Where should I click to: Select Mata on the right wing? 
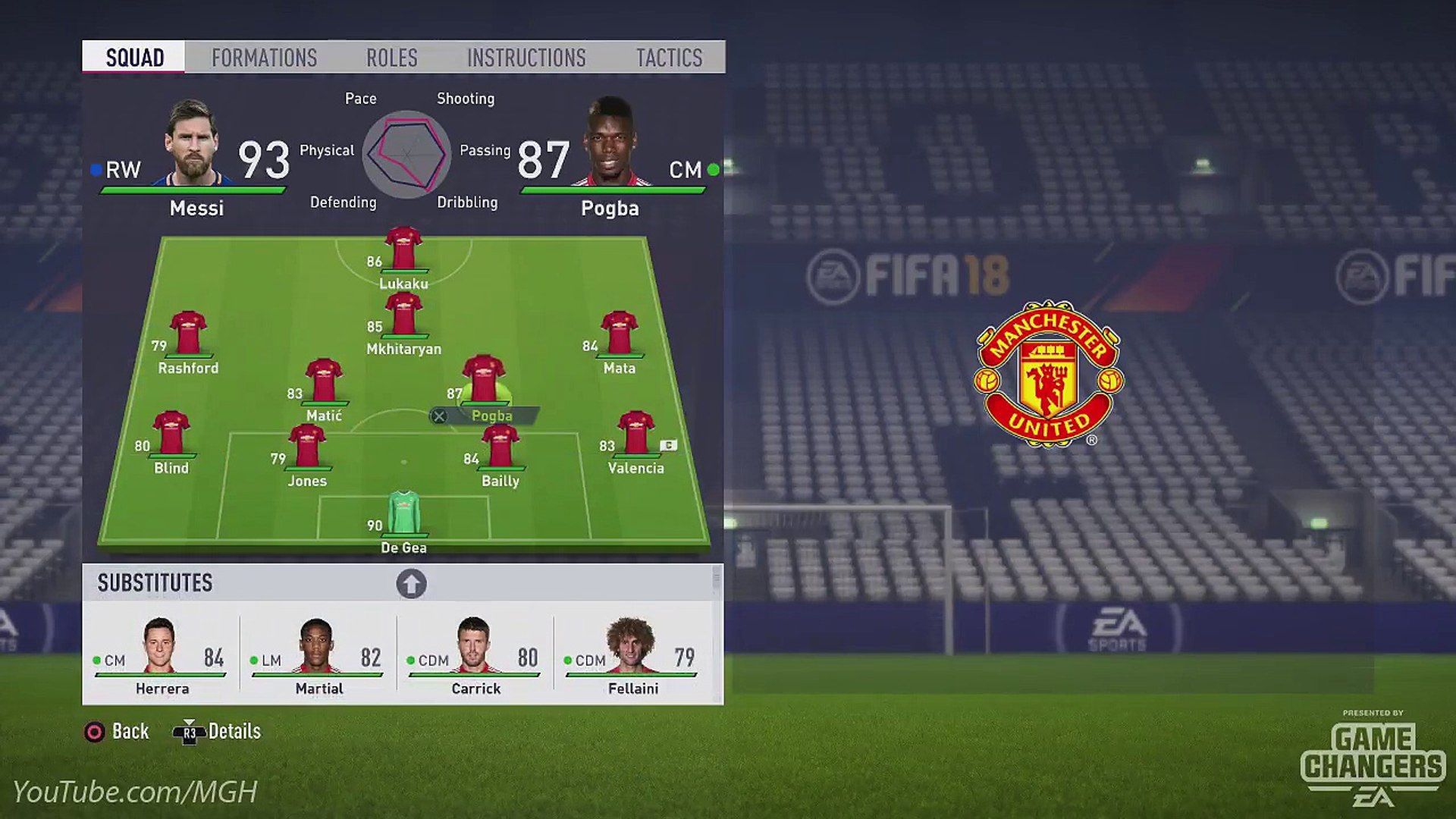[x=619, y=334]
